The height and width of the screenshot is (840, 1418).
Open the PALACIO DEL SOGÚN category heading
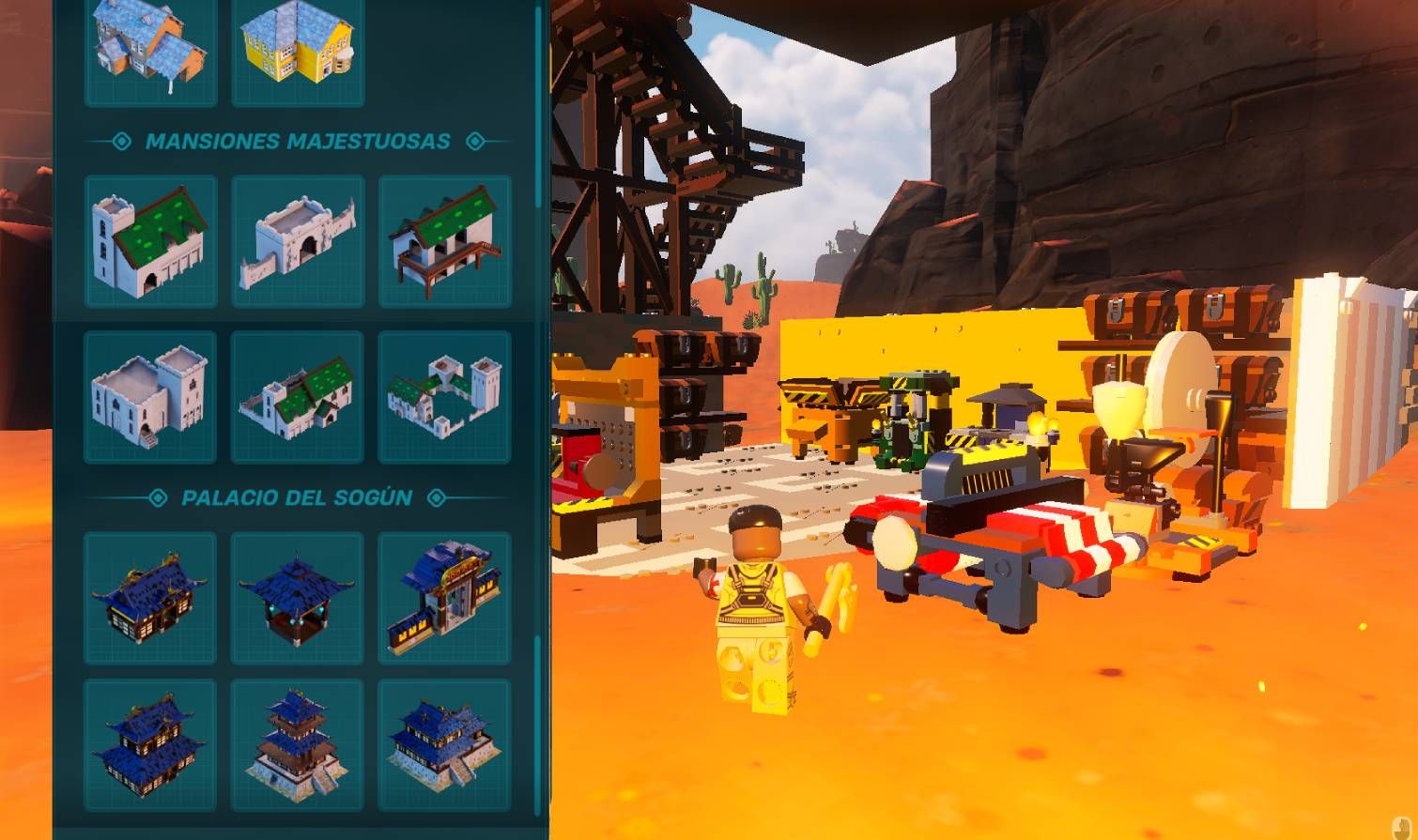click(298, 498)
